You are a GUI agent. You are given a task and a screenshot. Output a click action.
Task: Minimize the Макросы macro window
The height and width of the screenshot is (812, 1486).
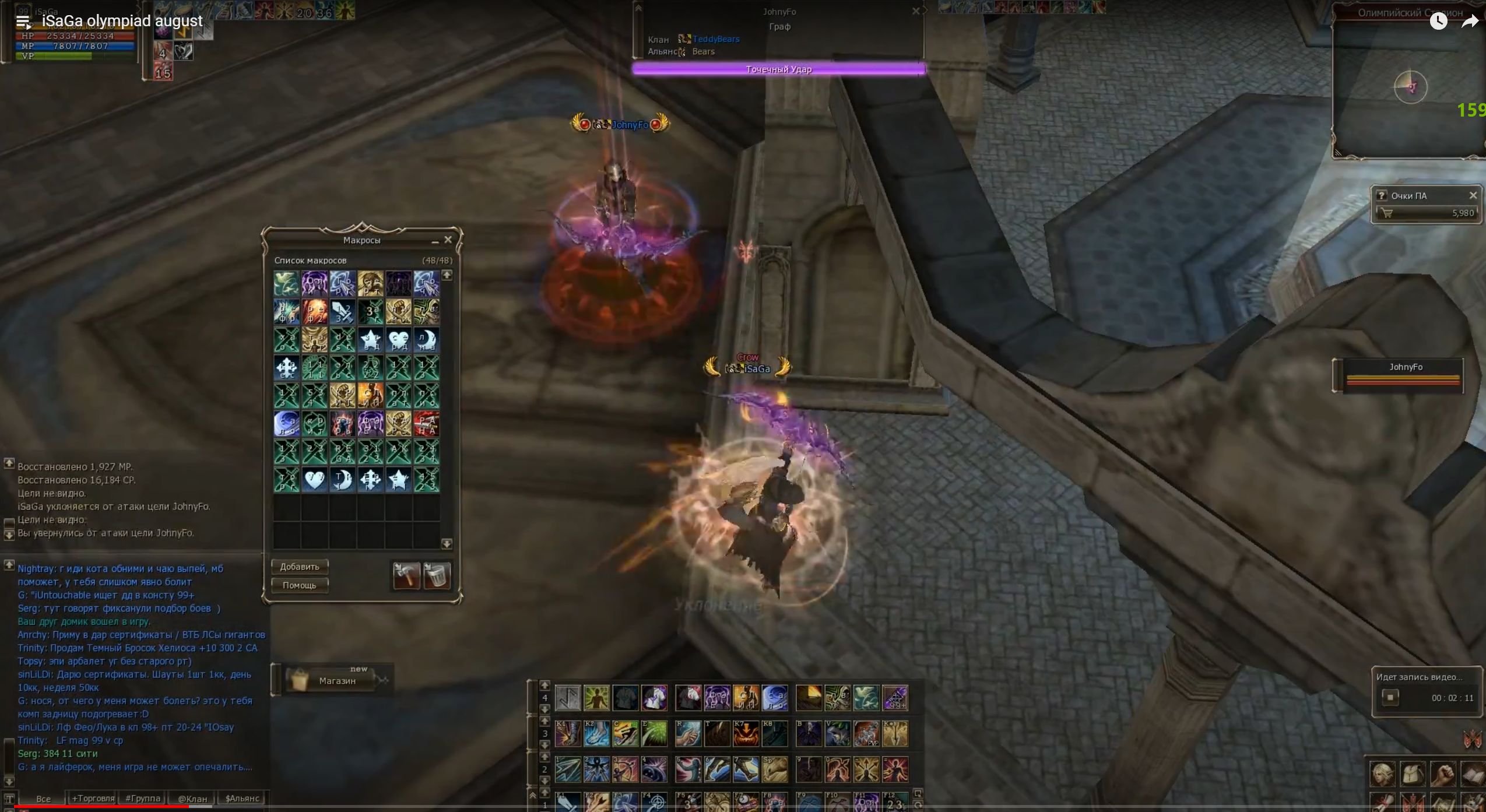(x=435, y=241)
